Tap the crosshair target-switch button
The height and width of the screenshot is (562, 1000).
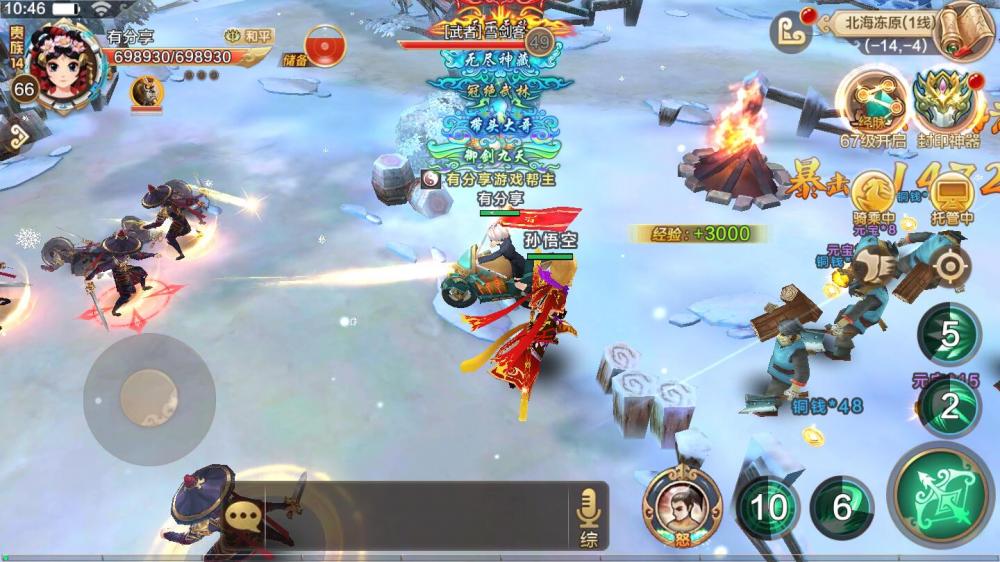[x=949, y=267]
